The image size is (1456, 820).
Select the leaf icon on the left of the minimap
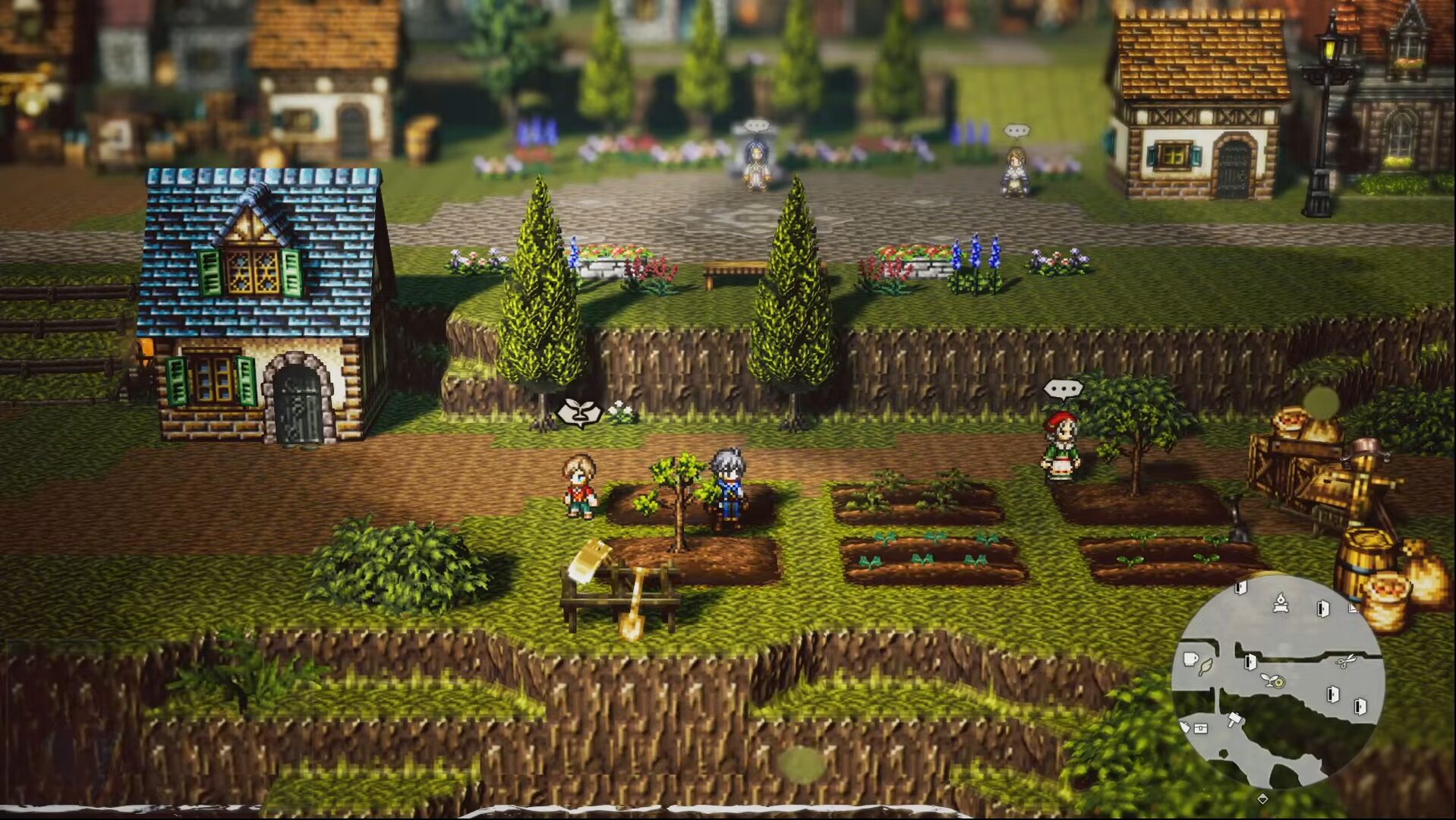(x=1205, y=667)
